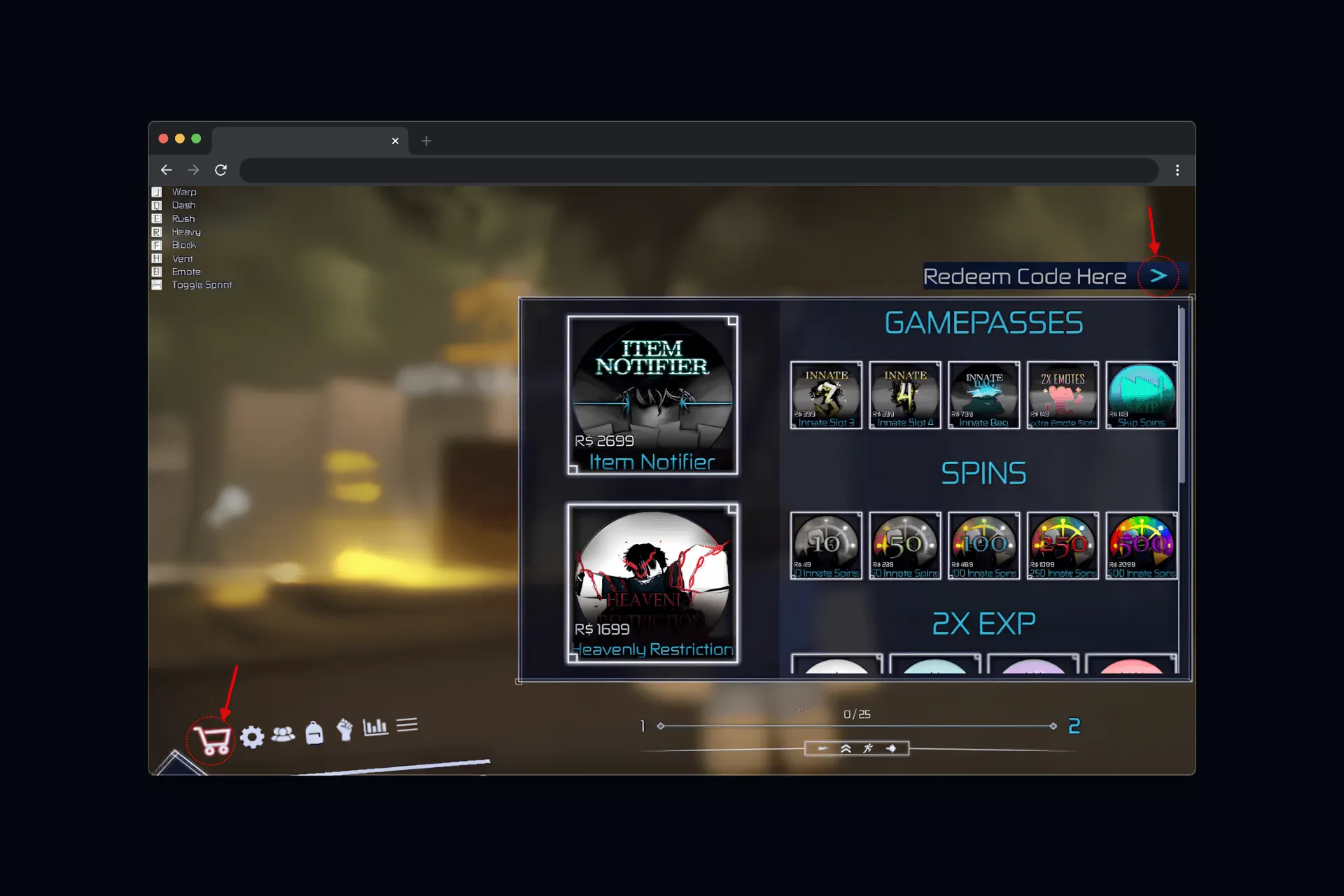Image resolution: width=1344 pixels, height=896 pixels.
Task: Expand Redeem Code Here with the arrow chevron
Action: 1158,276
